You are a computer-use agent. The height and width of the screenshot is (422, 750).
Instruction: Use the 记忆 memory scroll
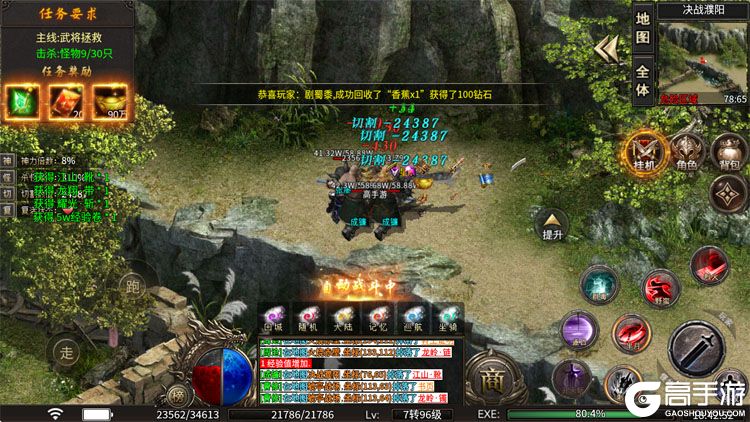378,319
